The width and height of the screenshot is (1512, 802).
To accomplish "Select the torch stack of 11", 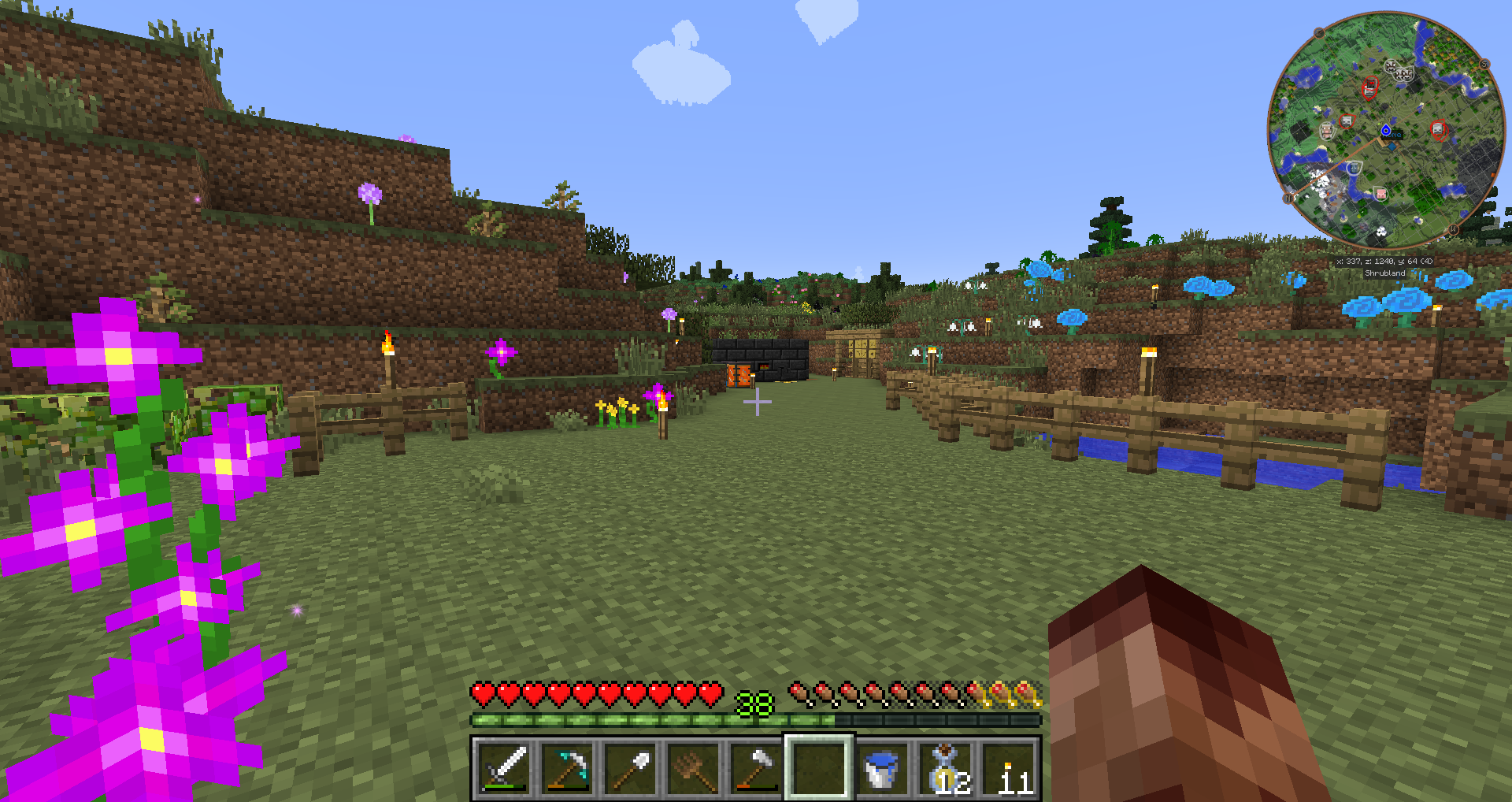I will pyautogui.click(x=1008, y=767).
